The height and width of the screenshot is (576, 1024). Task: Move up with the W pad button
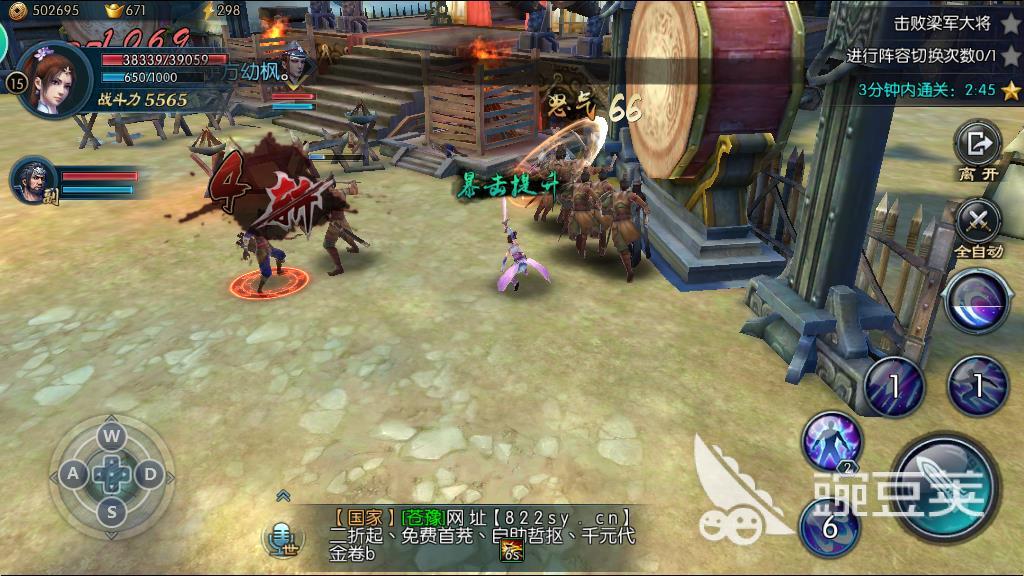[111, 435]
